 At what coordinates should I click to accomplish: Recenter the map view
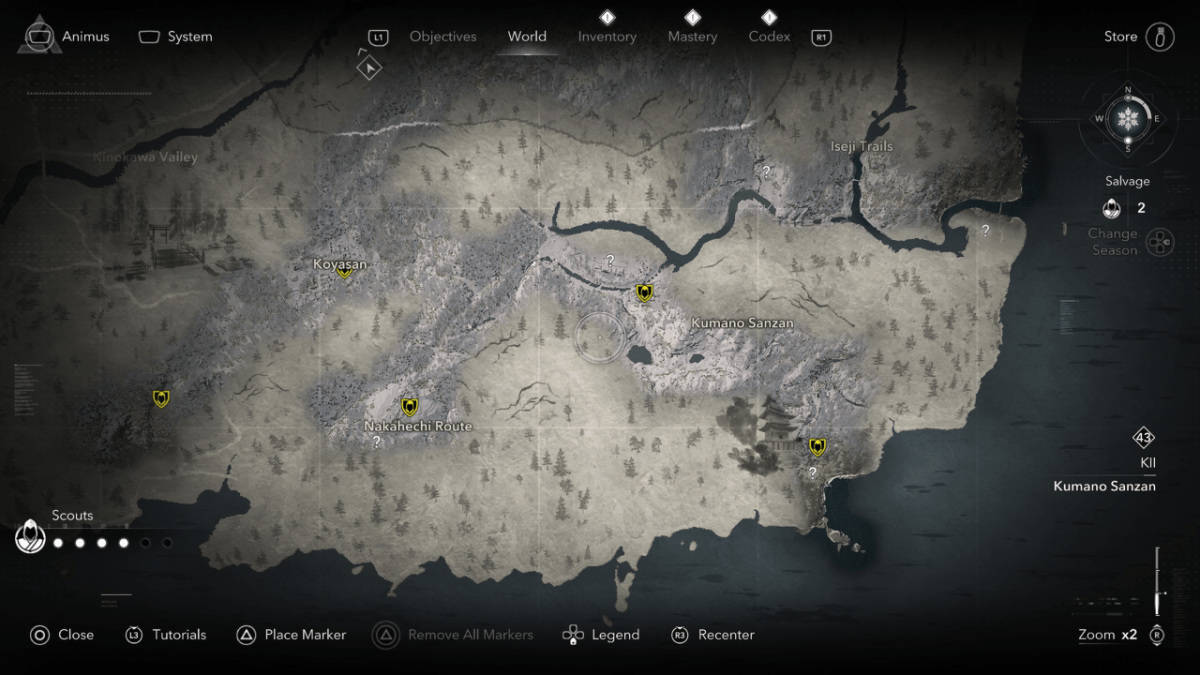[713, 635]
